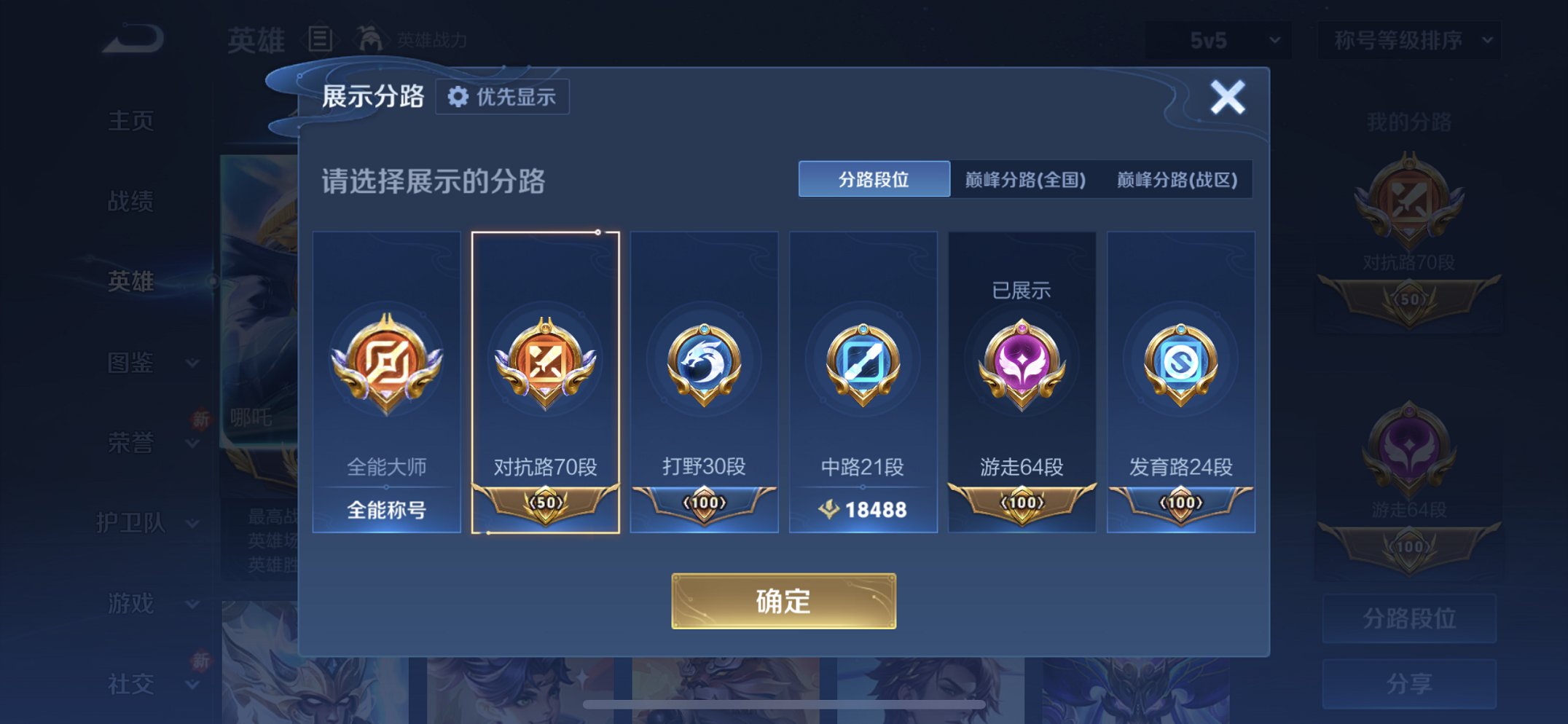Click the 分享 share button

1408,685
